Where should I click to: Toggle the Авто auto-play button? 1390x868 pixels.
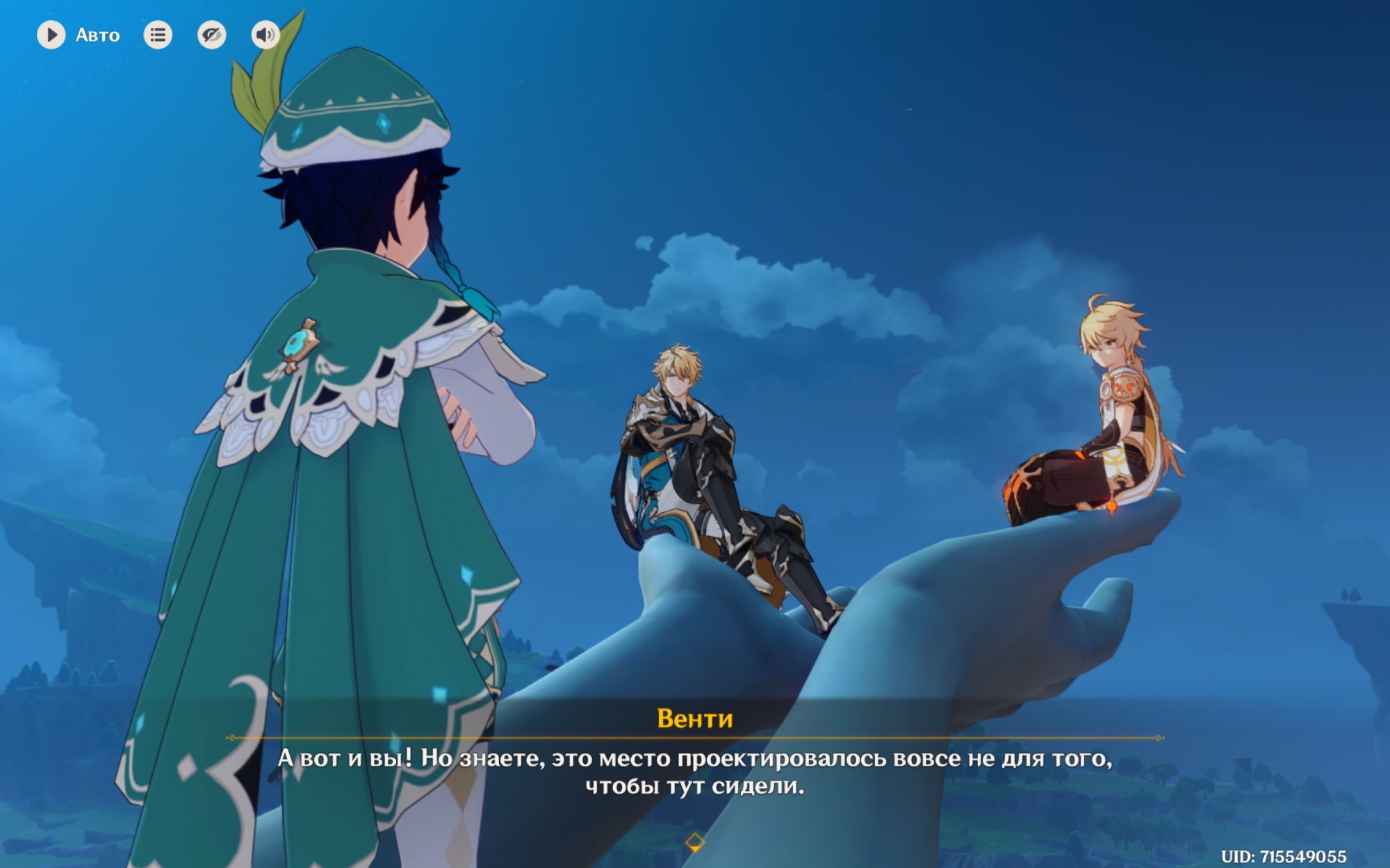(x=51, y=35)
